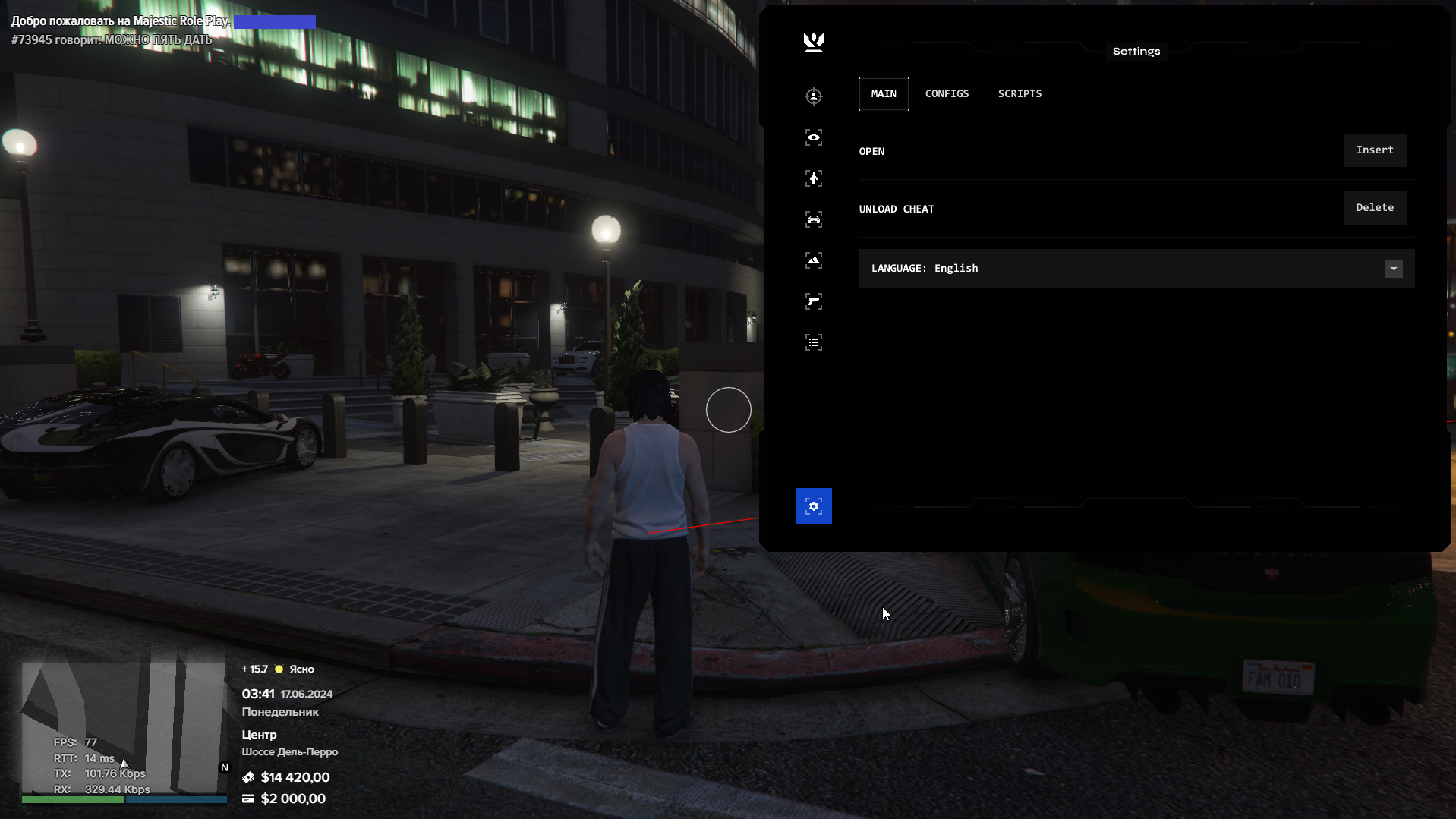Click the Insert keybind button

[x=1375, y=150]
